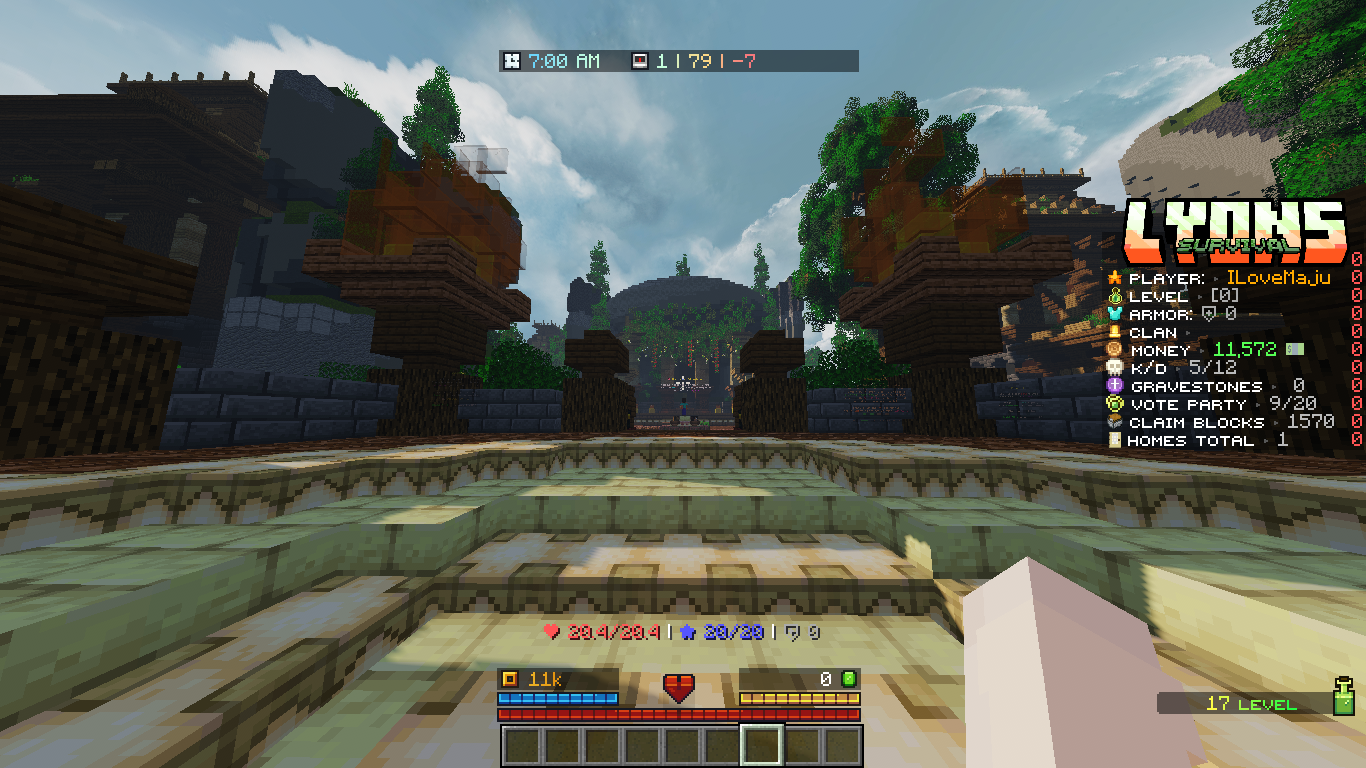1366x768 pixels.
Task: Click the gold coin balance icon
Action: pos(510,680)
